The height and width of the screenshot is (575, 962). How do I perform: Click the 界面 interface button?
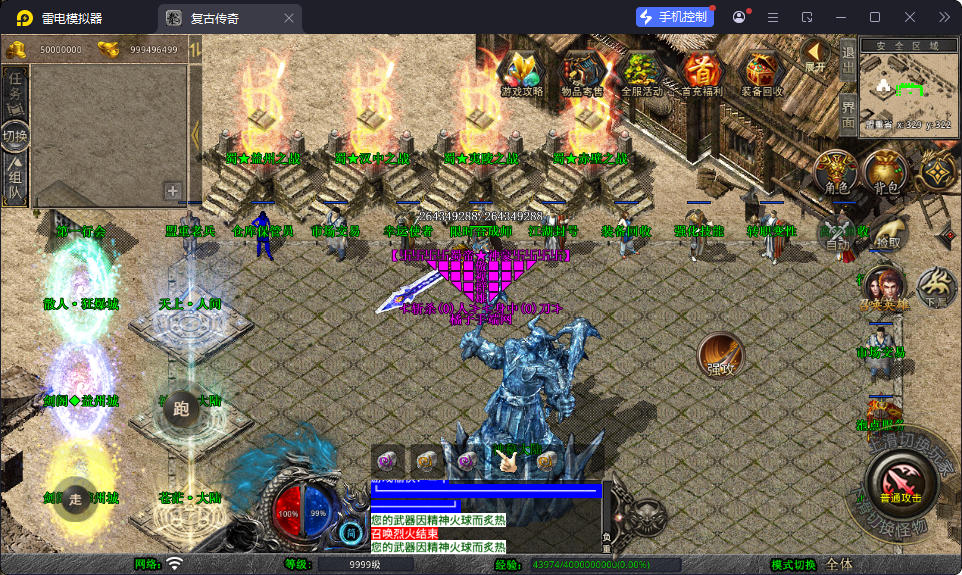[x=847, y=113]
